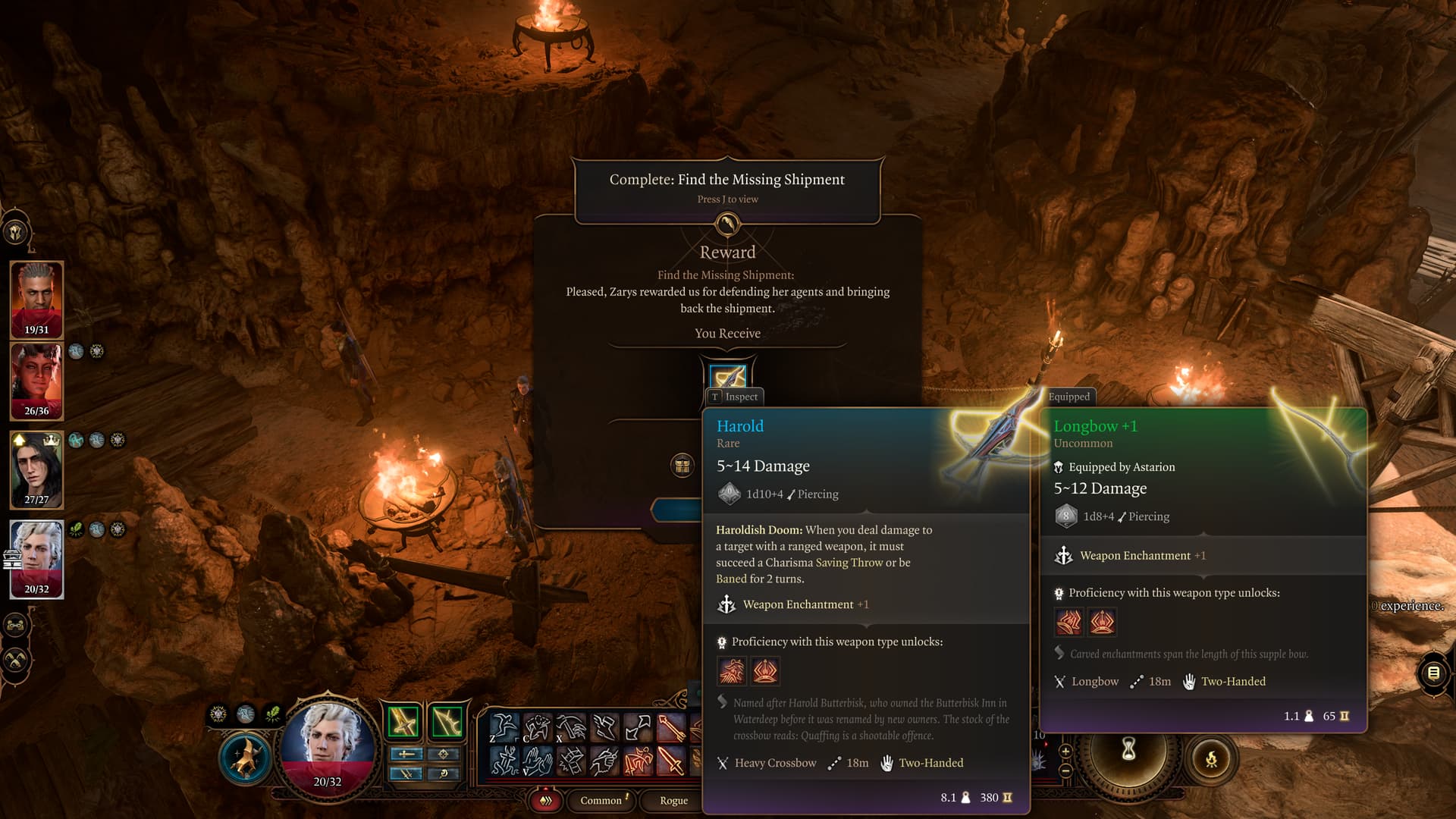Switch to the Rogue hotbar tab
Image resolution: width=1456 pixels, height=819 pixels.
pyautogui.click(x=673, y=800)
